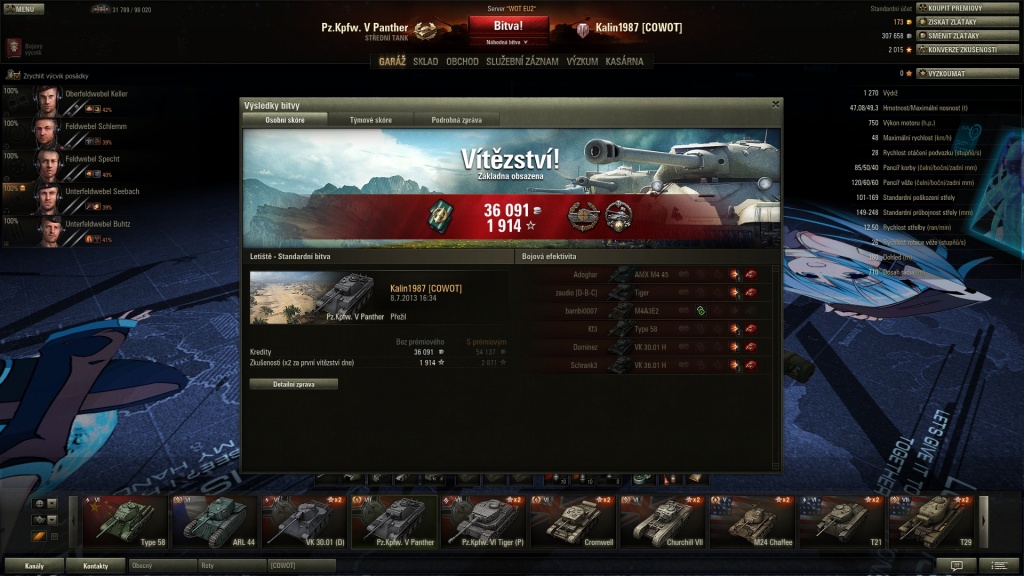This screenshot has width=1024, height=576.
Task: Open the Kontakty contacts panel
Action: (96, 566)
